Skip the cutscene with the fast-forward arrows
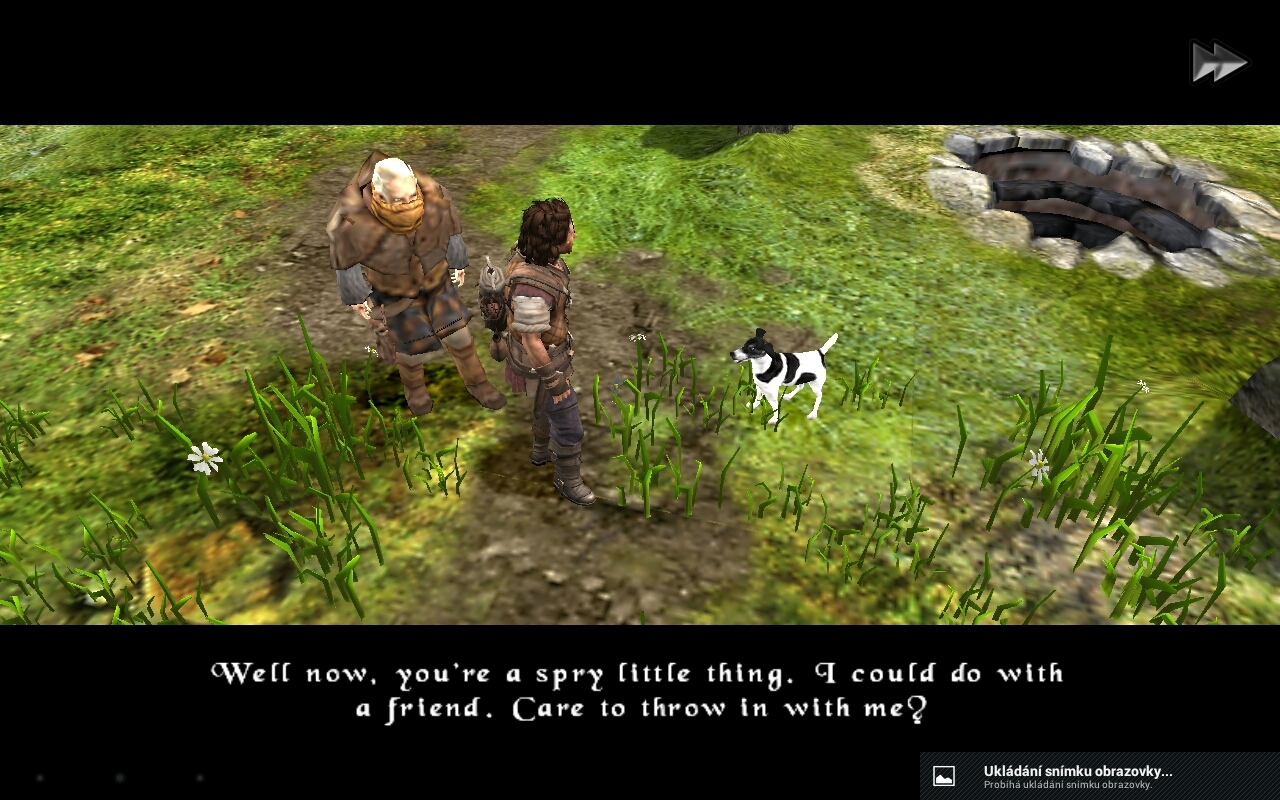The image size is (1280, 800). pyautogui.click(x=1219, y=62)
